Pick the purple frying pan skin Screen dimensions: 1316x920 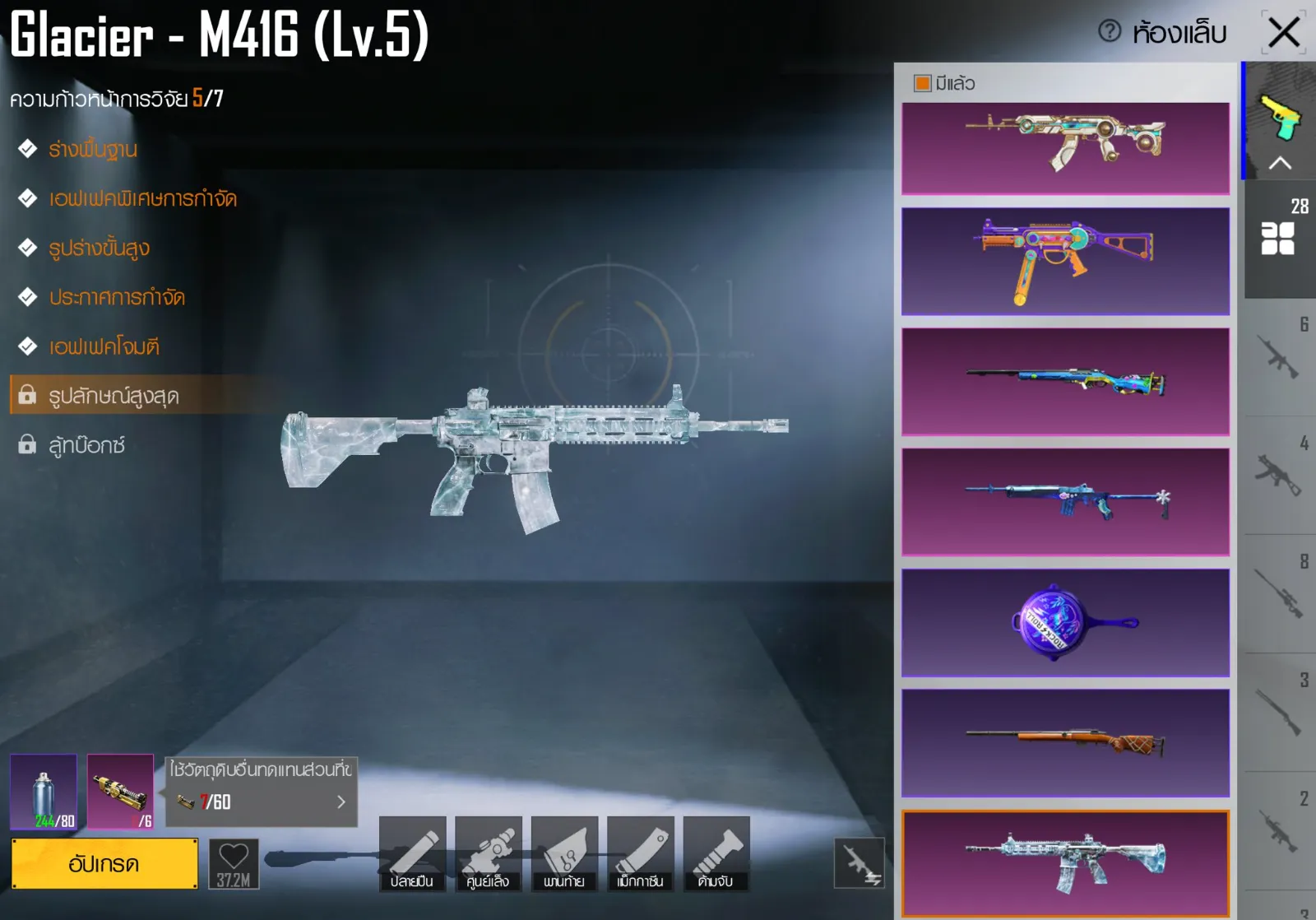point(1065,623)
